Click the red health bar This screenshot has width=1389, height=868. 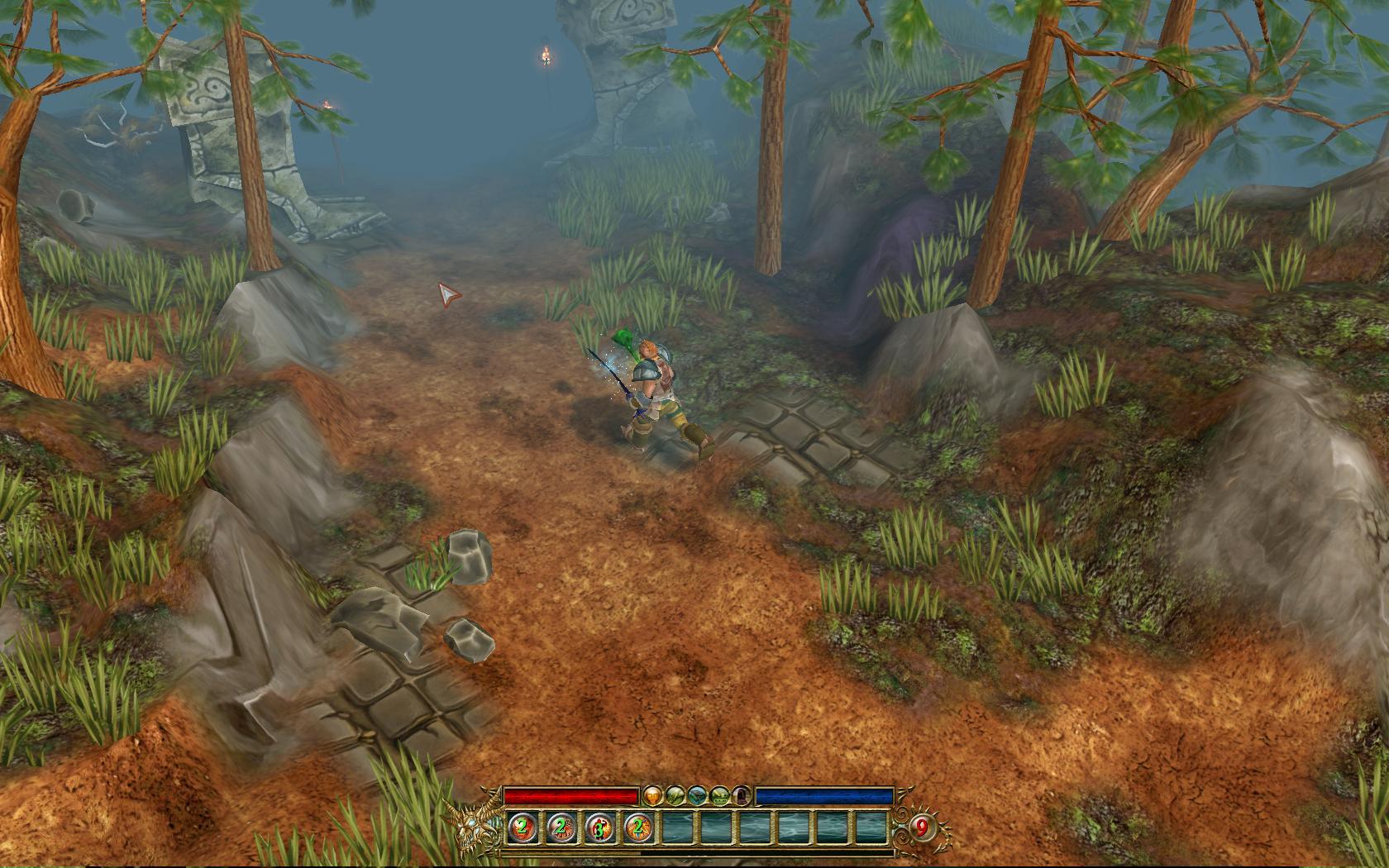(570, 795)
